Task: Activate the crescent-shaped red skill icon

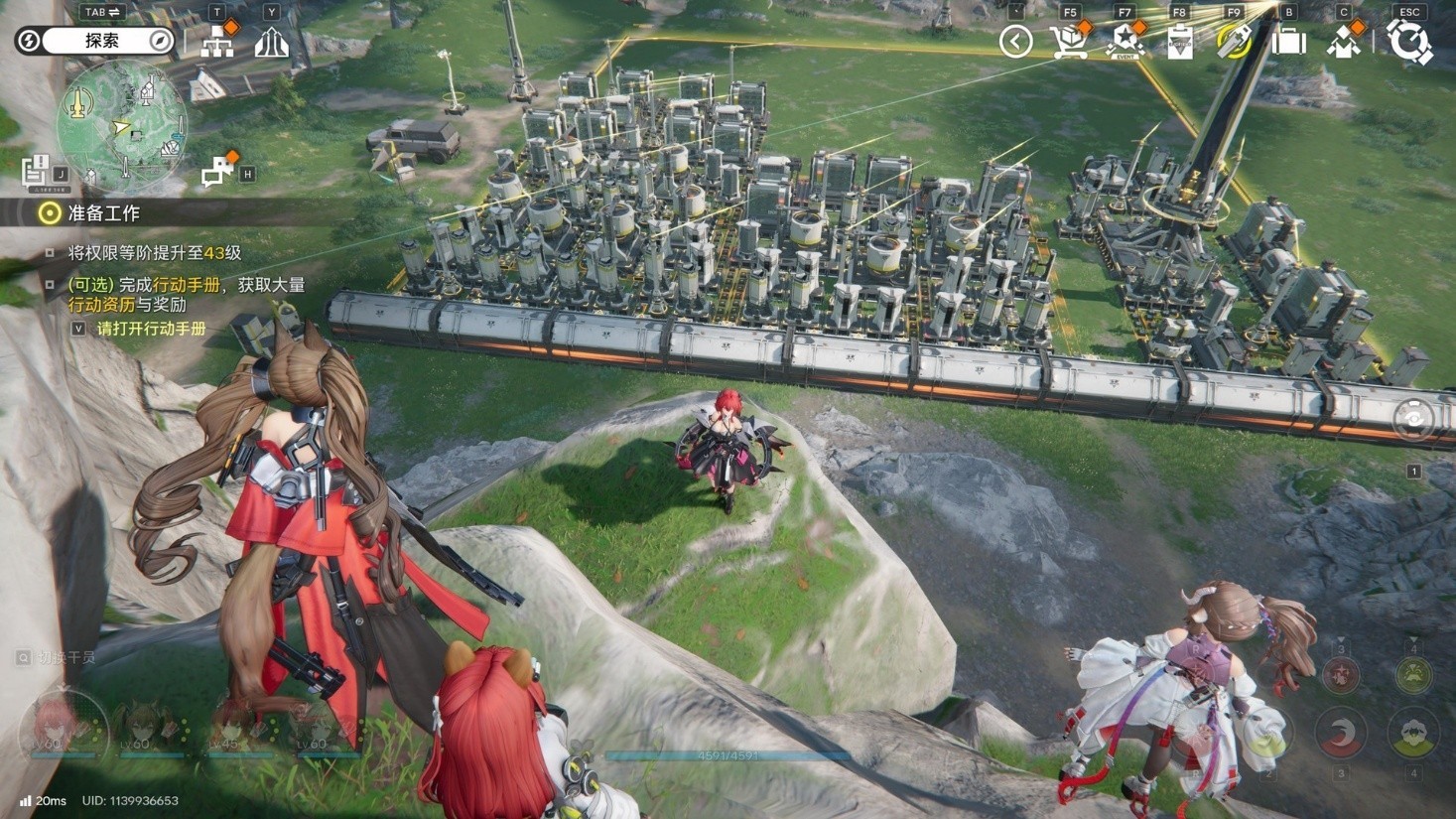Action: pos(1341,734)
